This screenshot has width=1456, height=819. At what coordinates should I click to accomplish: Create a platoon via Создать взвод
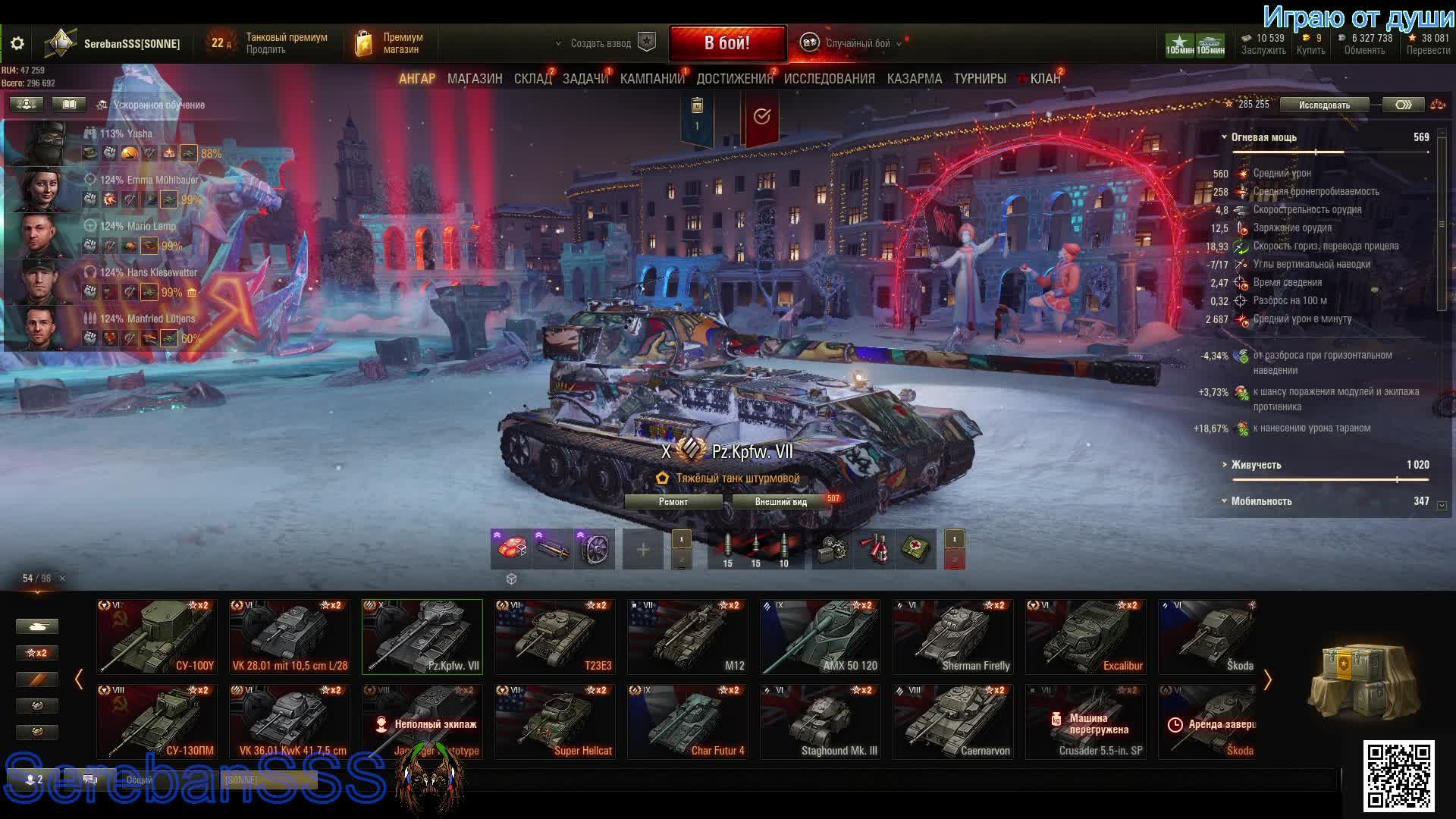pos(601,43)
